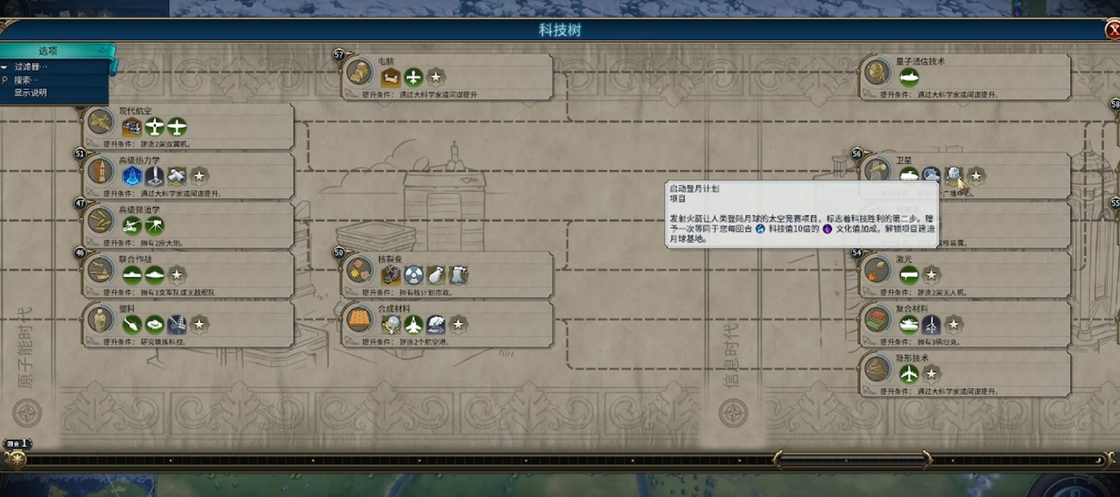Image resolution: width=1120 pixels, height=497 pixels.
Task: Click the 选项 options panel header
Action: [48, 51]
